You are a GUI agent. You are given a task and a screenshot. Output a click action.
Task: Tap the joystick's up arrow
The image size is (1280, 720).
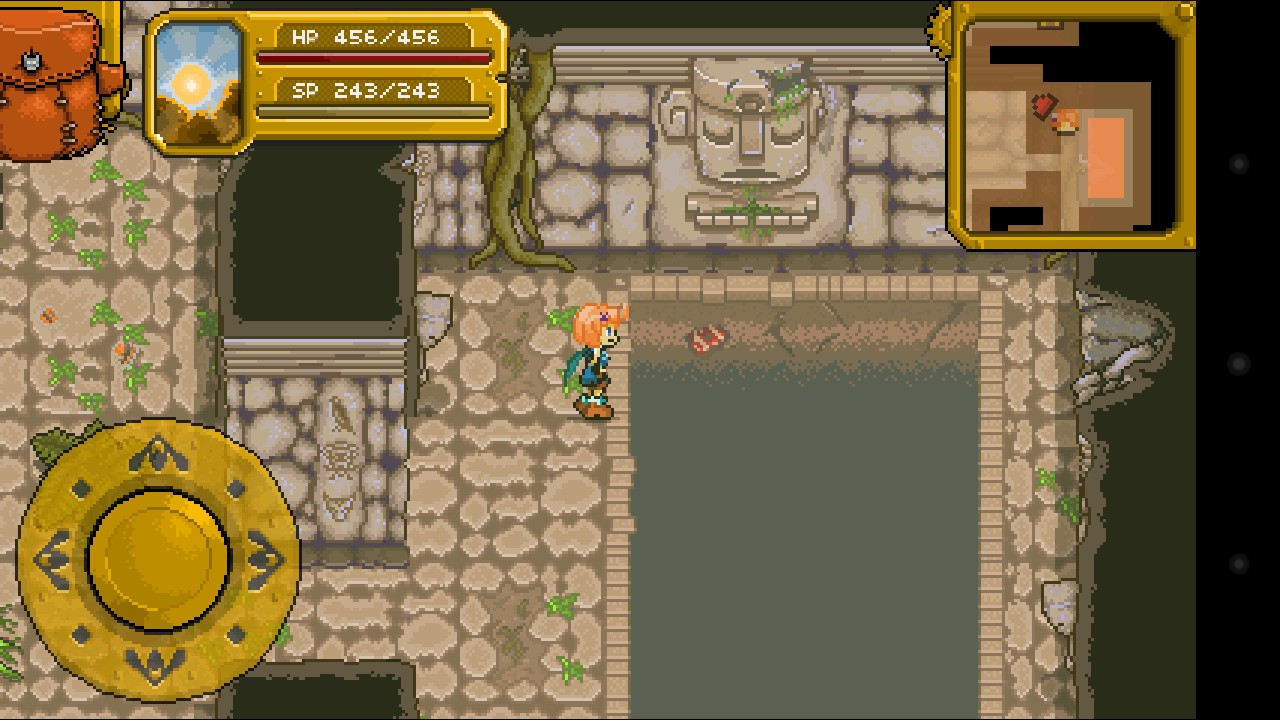[x=158, y=457]
